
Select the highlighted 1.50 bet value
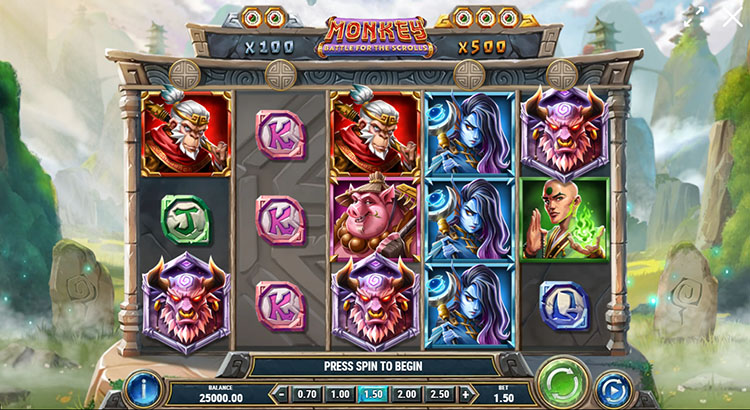(373, 395)
